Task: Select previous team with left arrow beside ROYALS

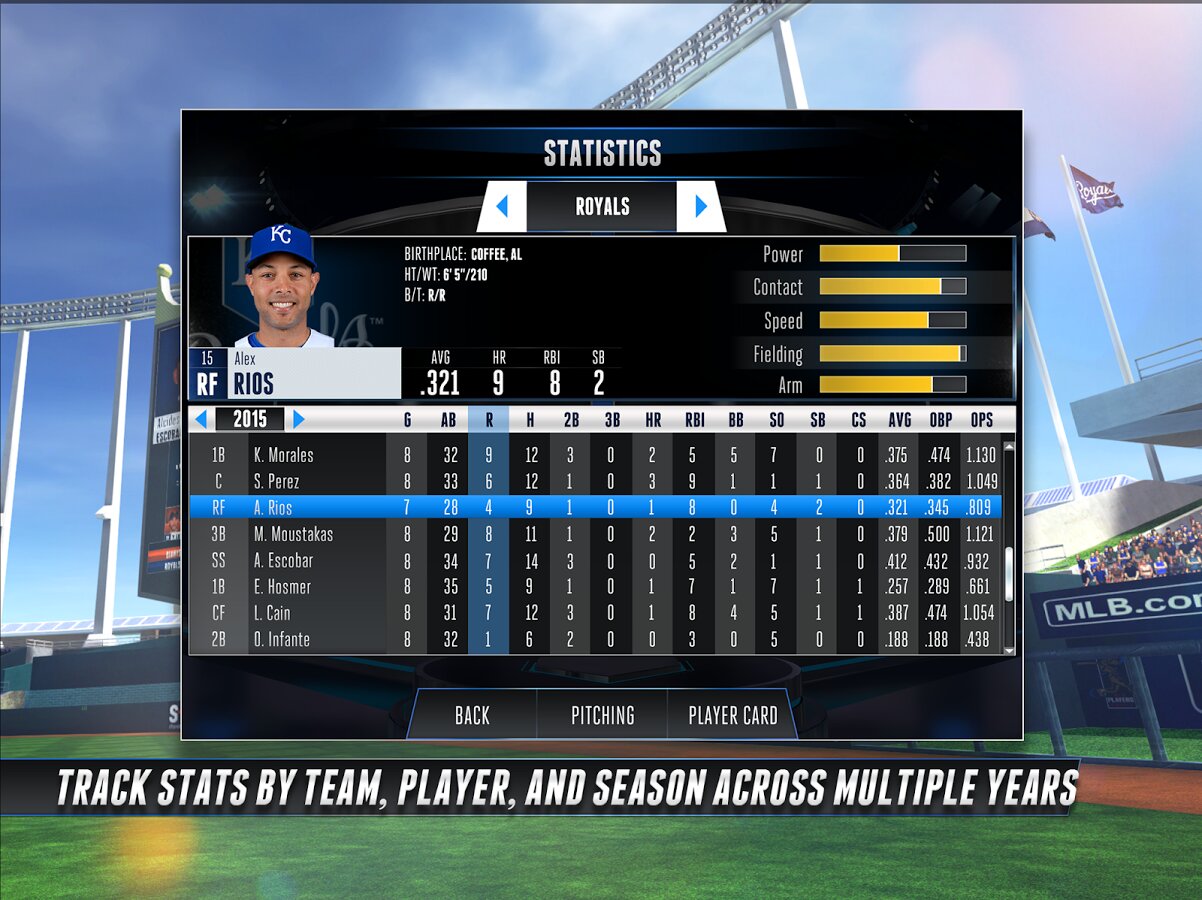Action: [x=502, y=207]
